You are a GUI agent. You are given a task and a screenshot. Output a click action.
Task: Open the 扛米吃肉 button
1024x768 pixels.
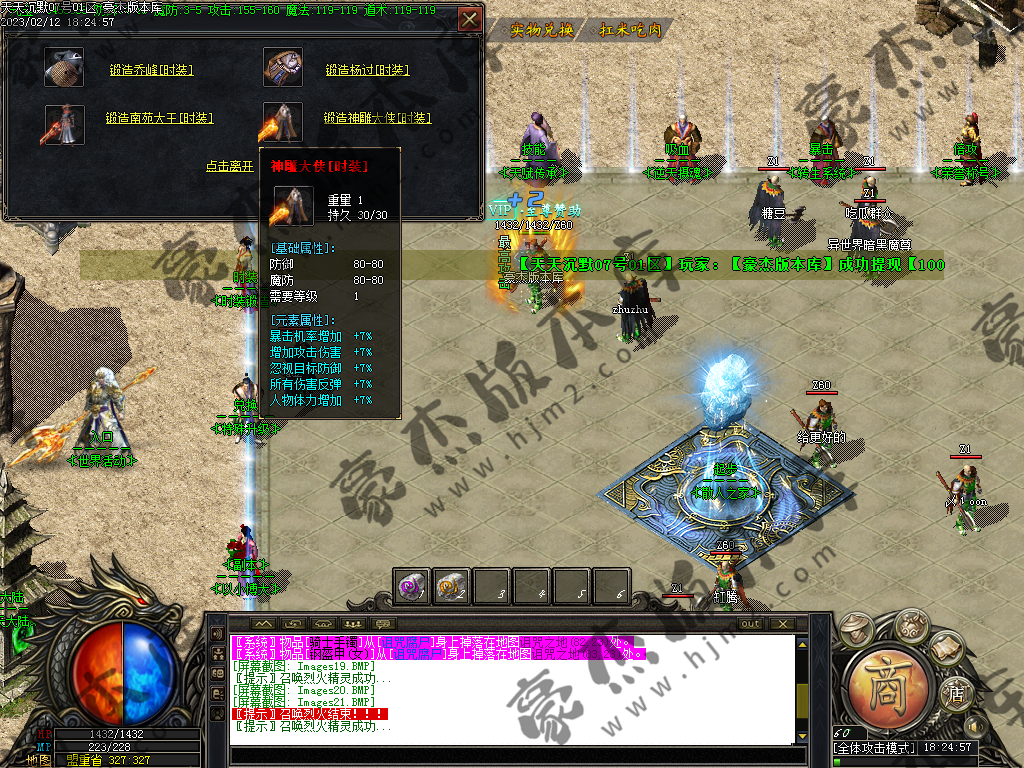click(x=631, y=30)
